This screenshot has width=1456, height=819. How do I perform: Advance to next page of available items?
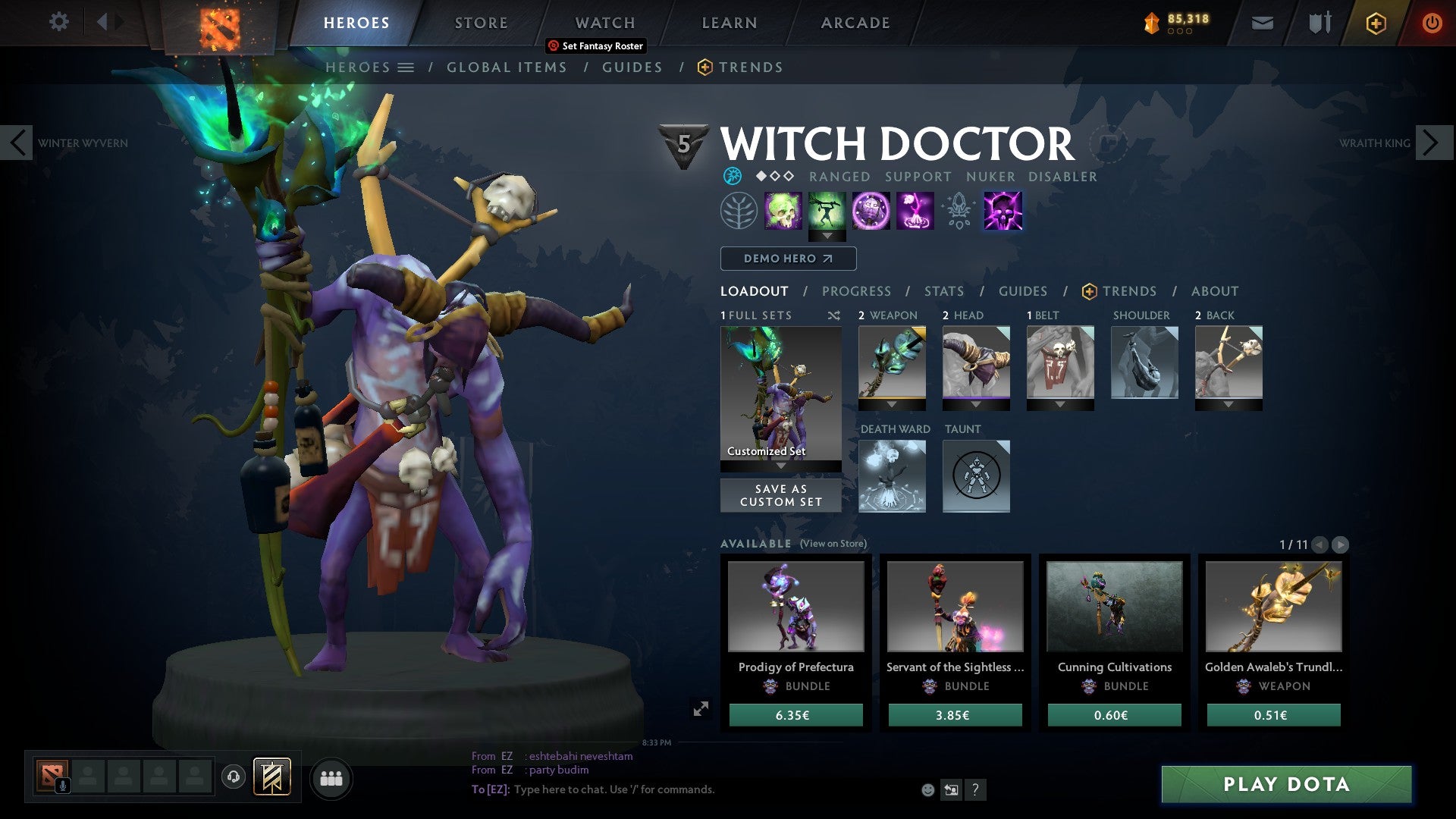coord(1341,544)
